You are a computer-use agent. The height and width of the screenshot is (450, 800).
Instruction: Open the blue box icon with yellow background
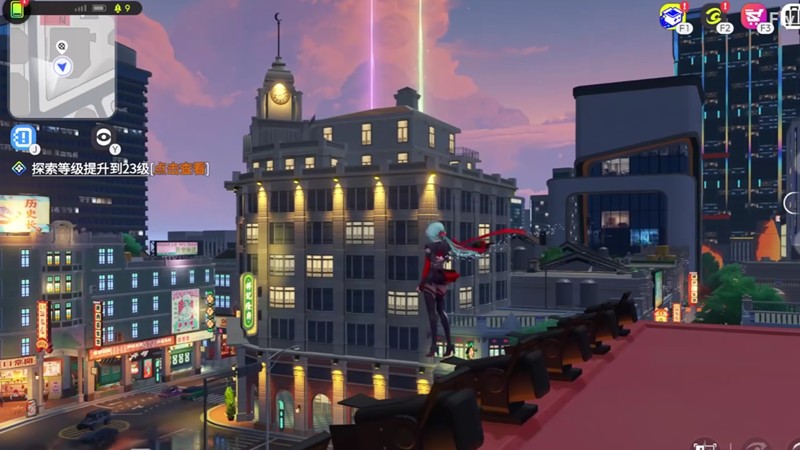(x=671, y=15)
